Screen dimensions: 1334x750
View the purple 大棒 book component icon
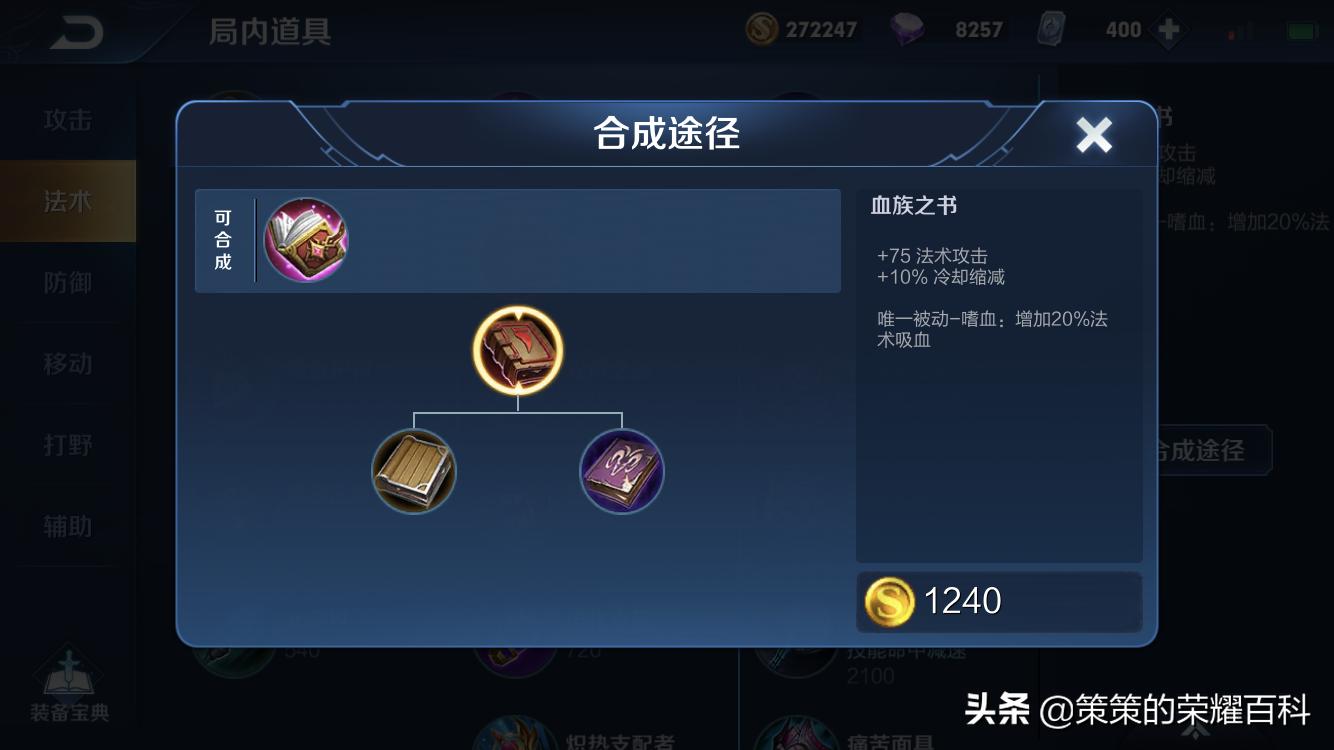click(621, 471)
